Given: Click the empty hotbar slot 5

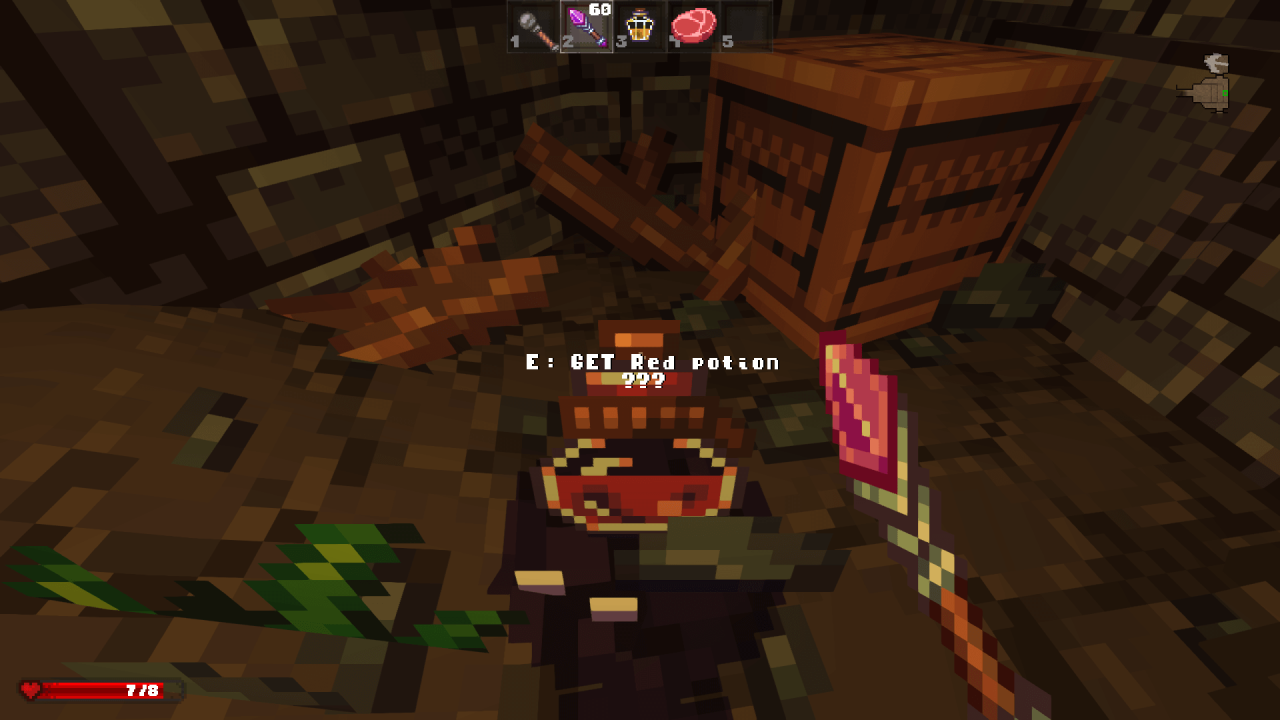Looking at the screenshot, I should [745, 27].
